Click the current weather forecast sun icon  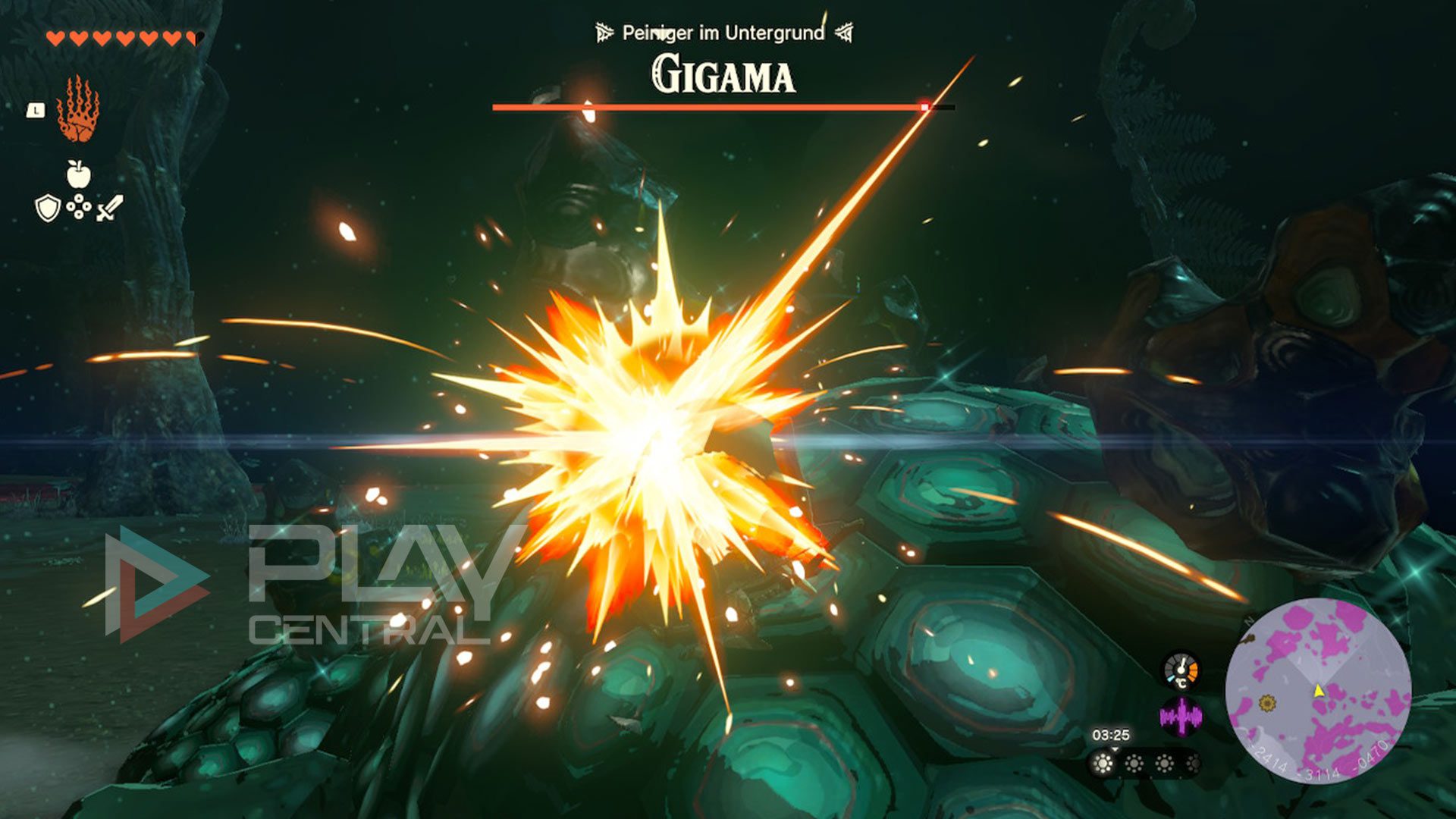point(1103,763)
